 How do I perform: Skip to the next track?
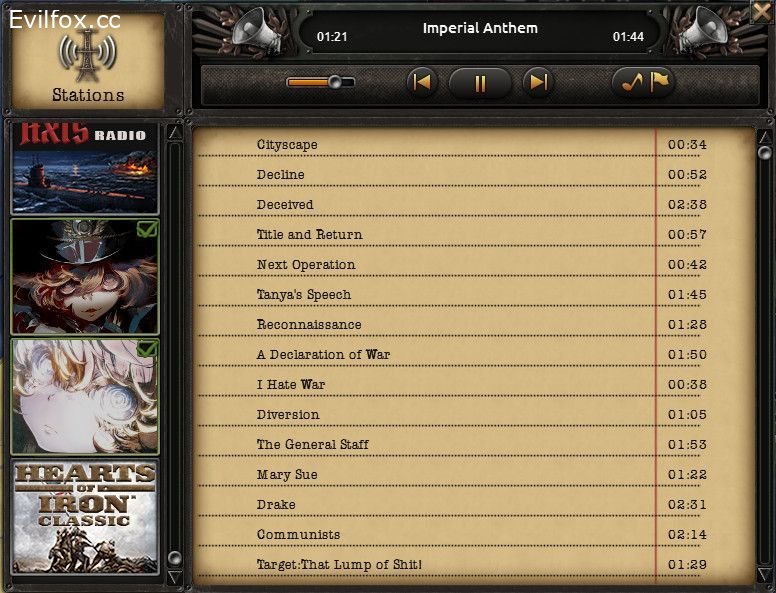tap(538, 82)
